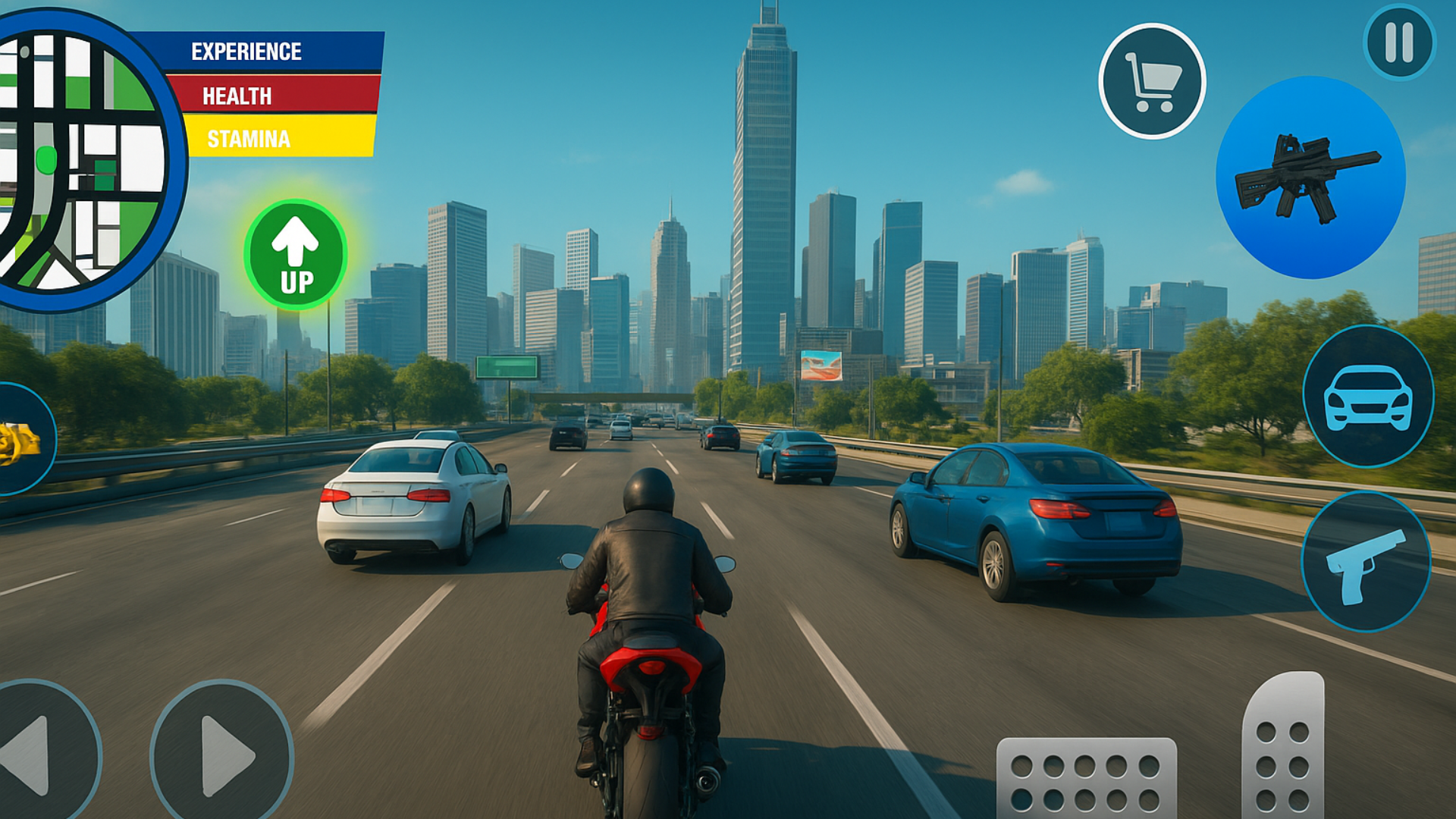Tap the tall gas pedal

[x=1283, y=747]
